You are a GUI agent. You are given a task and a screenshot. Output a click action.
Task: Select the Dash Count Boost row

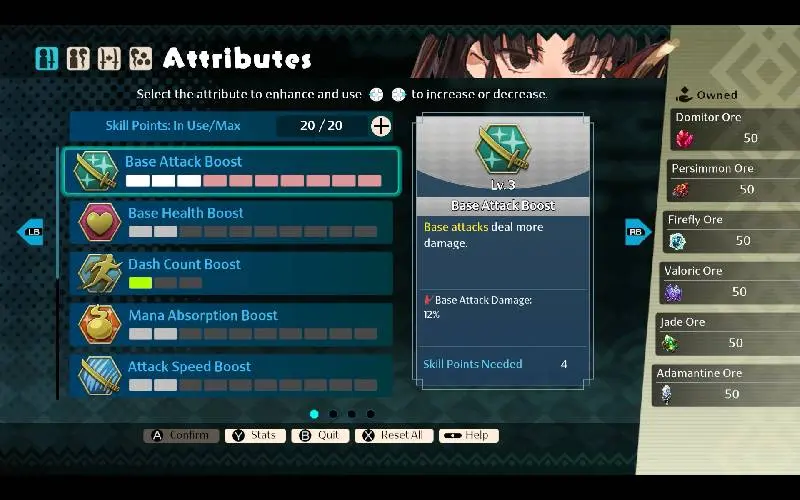231,273
